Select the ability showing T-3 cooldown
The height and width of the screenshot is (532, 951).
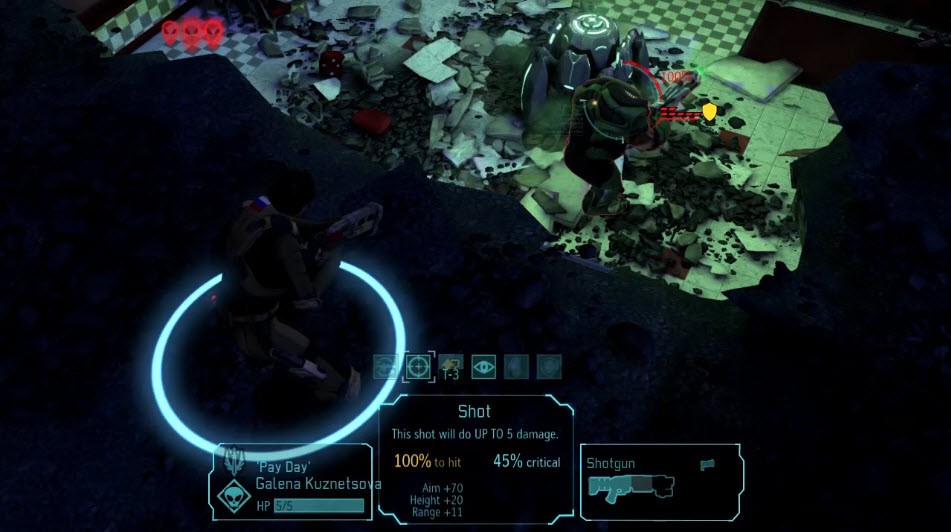[451, 367]
